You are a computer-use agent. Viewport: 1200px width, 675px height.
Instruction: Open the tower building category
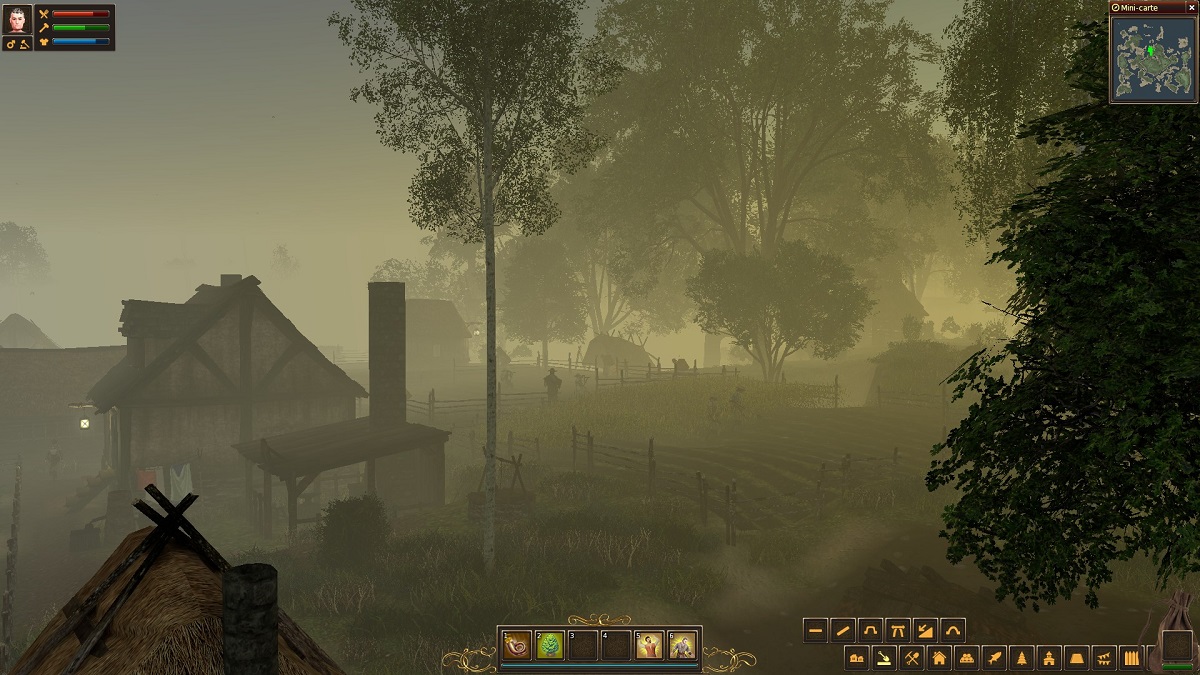[x=1049, y=658]
